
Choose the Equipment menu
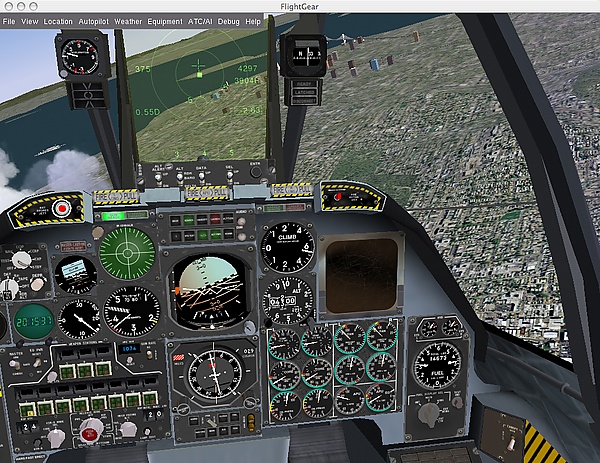coord(164,20)
